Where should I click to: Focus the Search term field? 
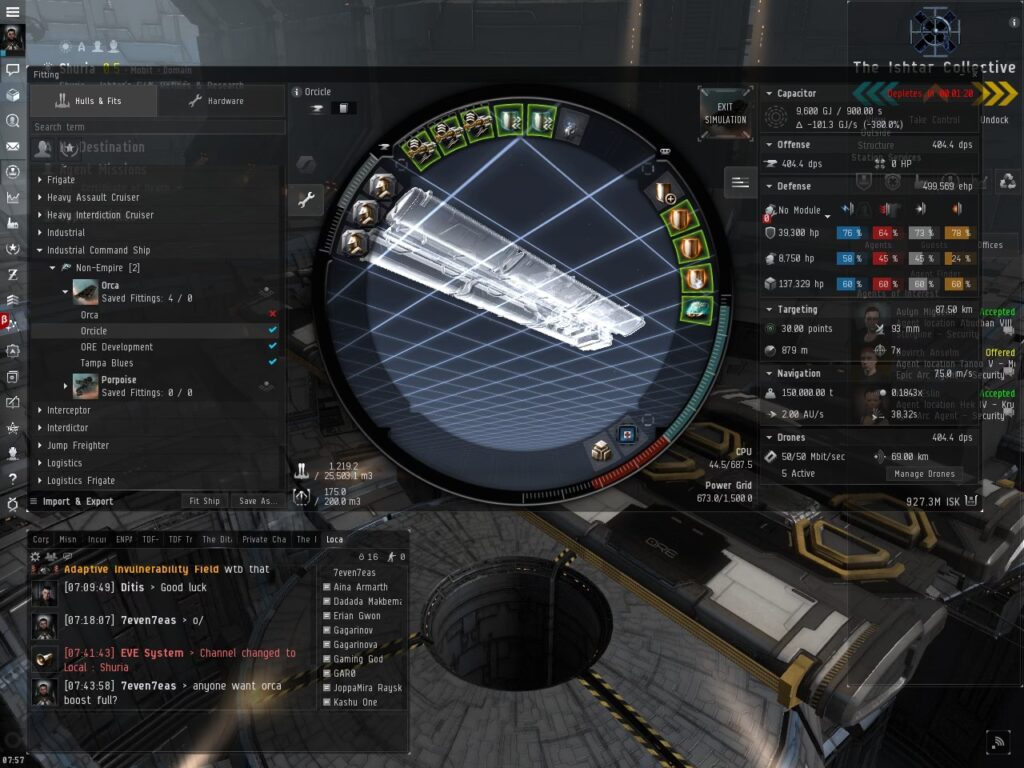click(x=157, y=127)
